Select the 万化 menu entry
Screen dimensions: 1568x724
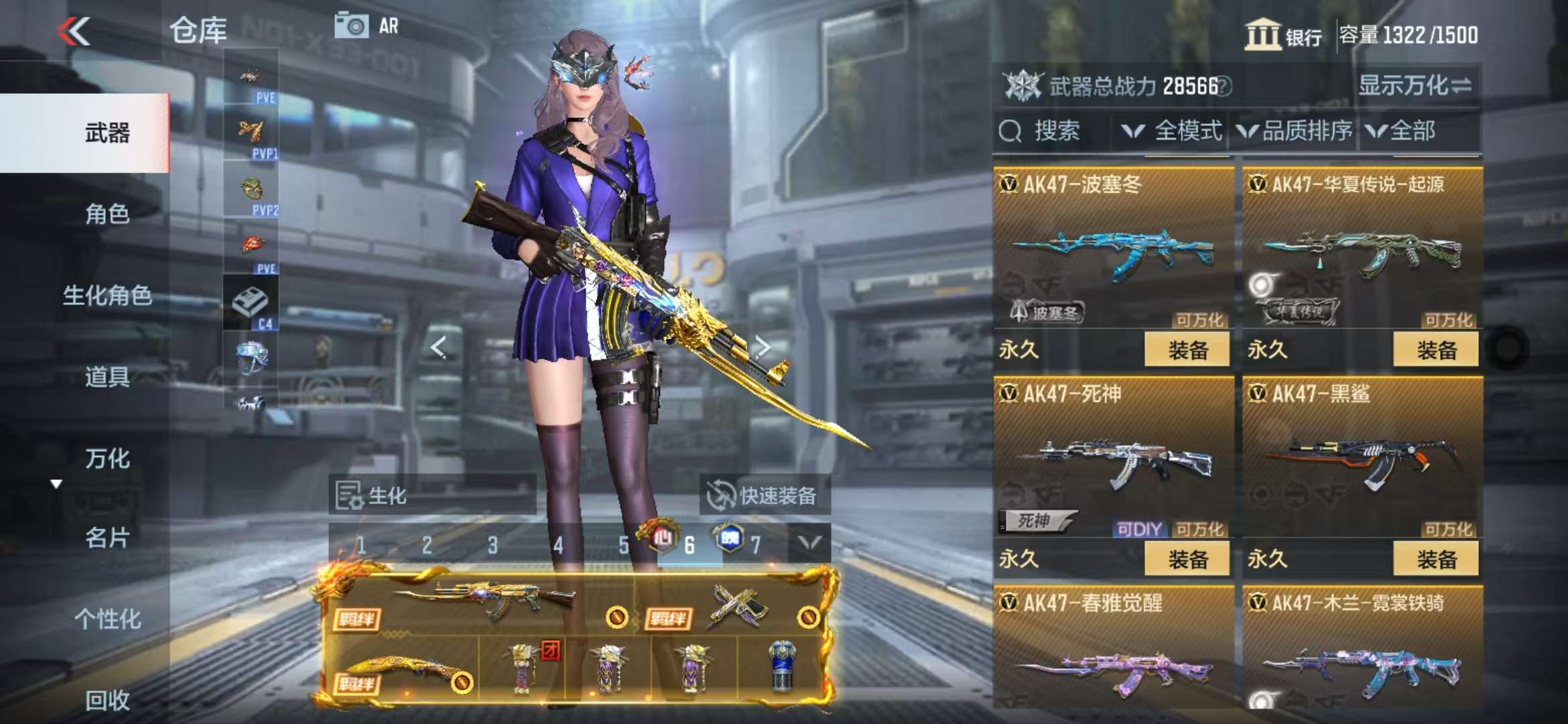pyautogui.click(x=107, y=459)
